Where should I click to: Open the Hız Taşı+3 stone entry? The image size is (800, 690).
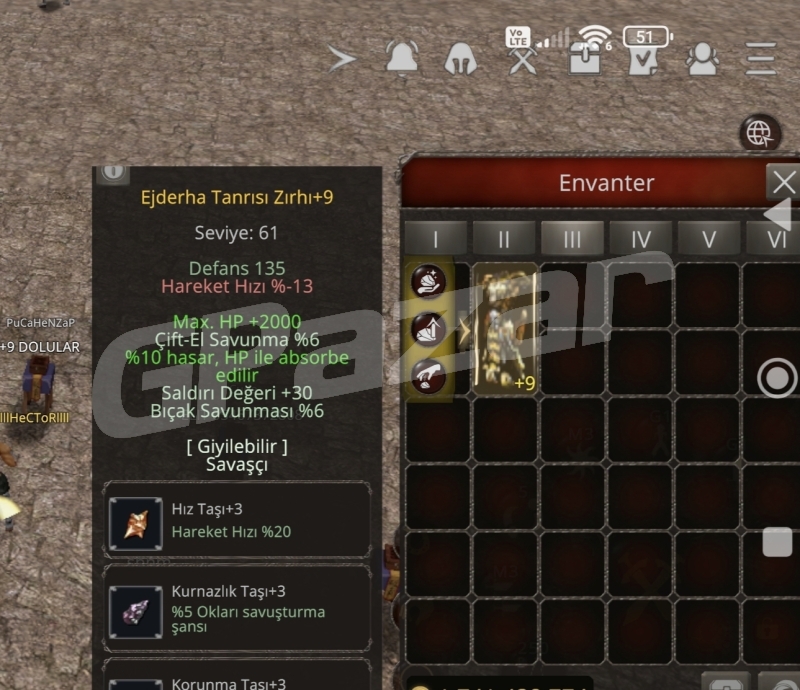coord(236,523)
